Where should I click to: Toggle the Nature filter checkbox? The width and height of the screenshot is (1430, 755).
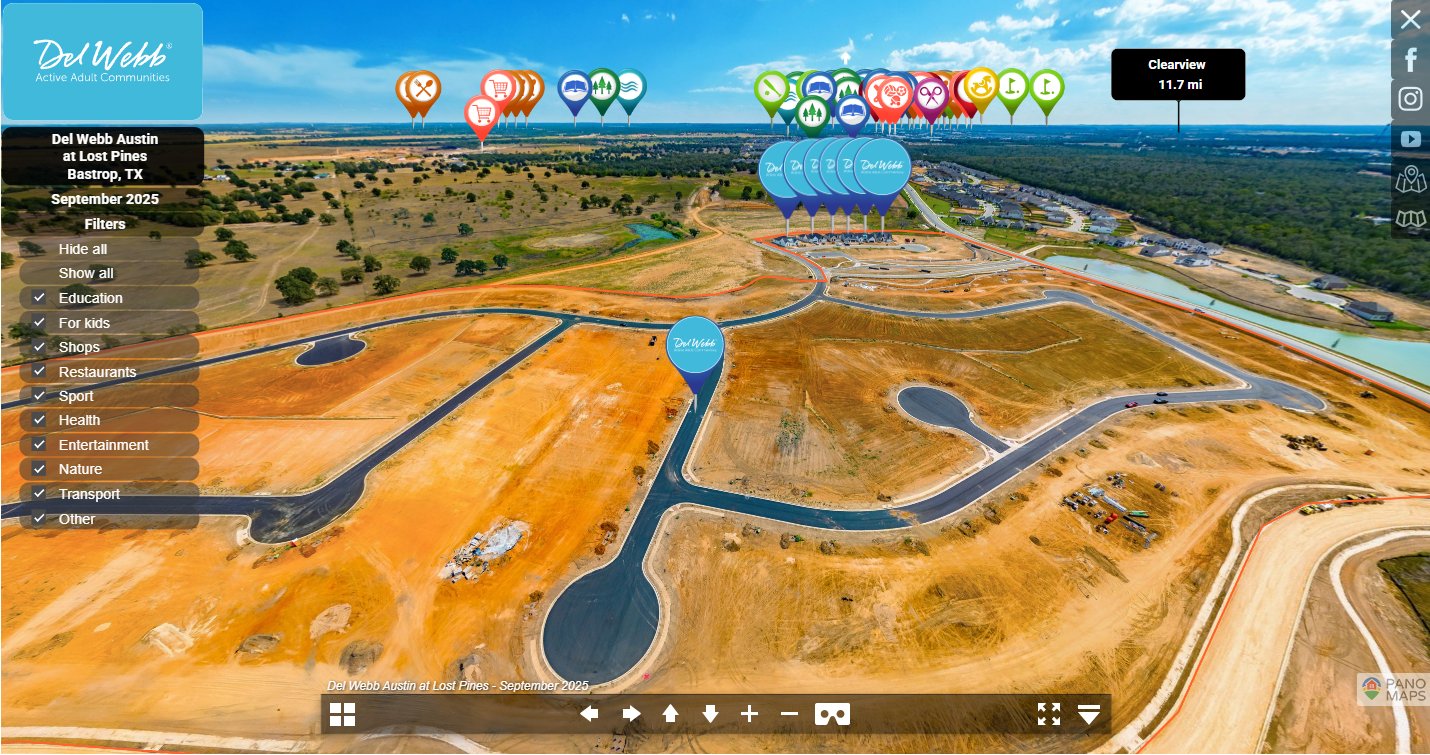click(x=39, y=469)
